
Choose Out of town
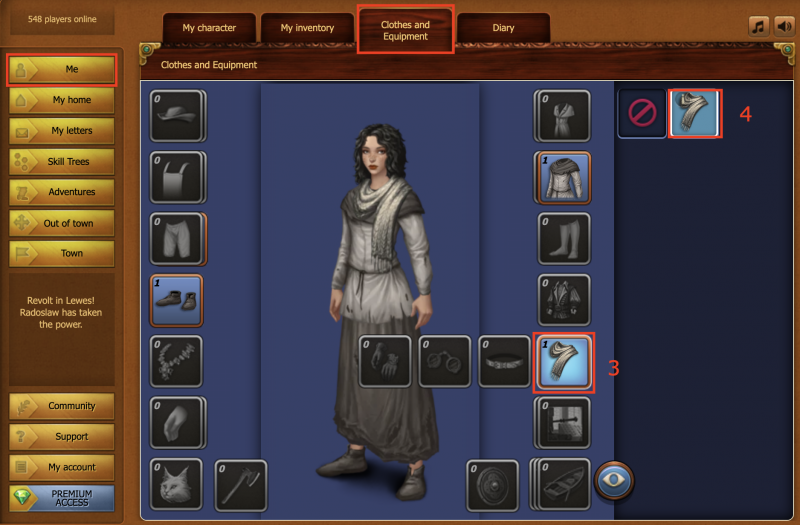click(62, 223)
